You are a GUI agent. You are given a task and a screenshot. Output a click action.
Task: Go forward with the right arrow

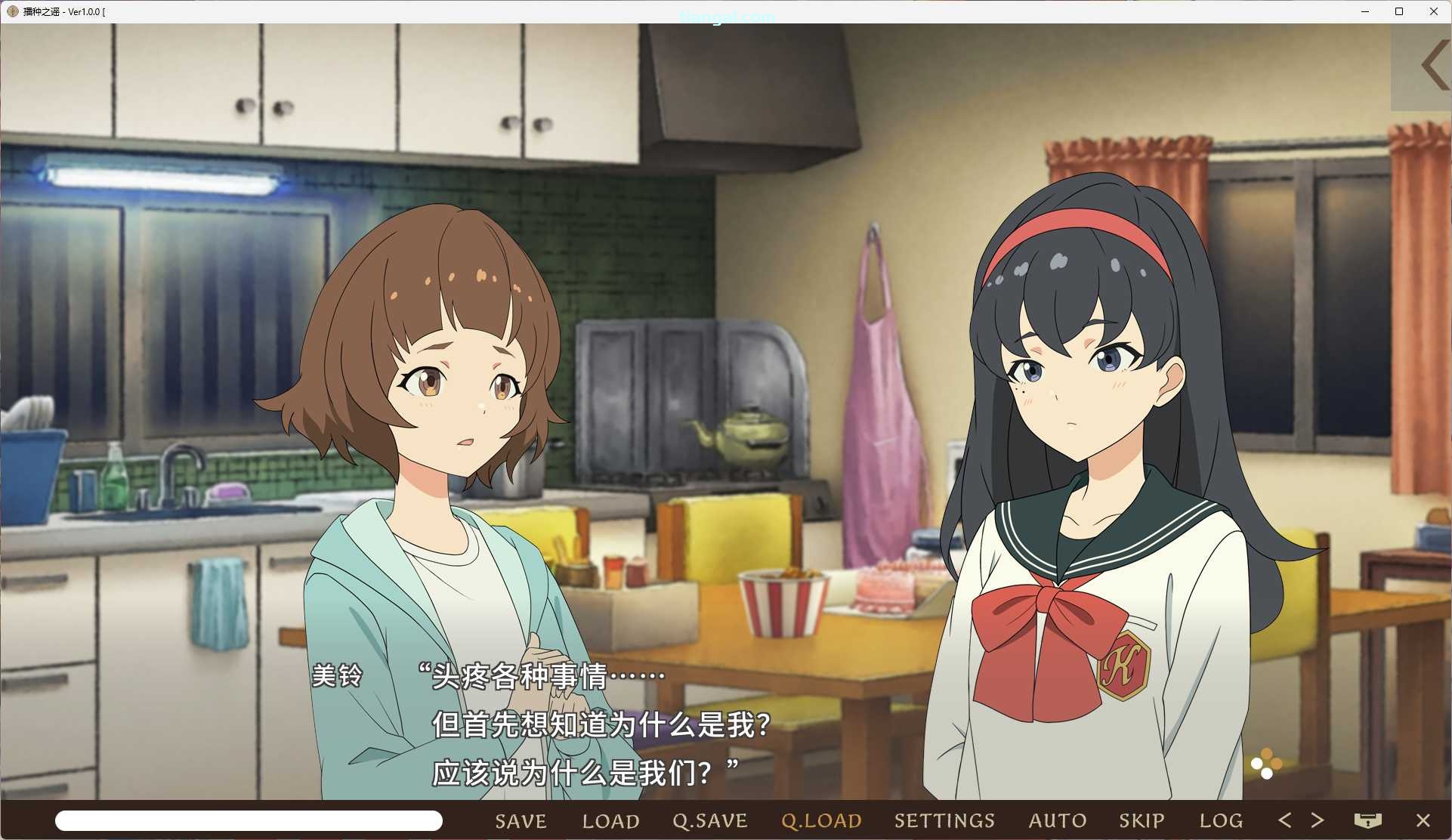pyautogui.click(x=1318, y=820)
